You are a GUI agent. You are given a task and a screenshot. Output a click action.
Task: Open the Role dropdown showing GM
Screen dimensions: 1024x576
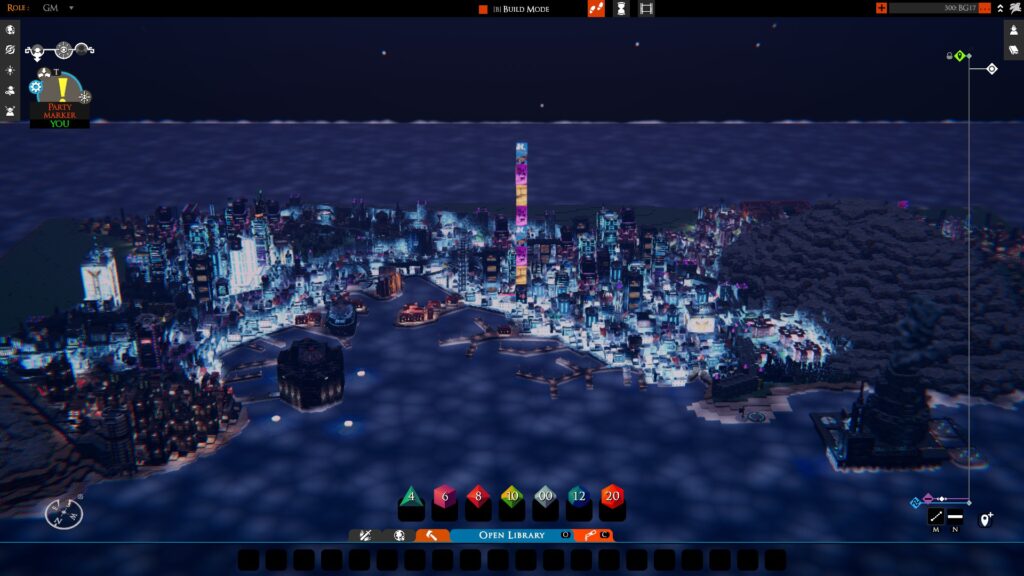[x=71, y=8]
